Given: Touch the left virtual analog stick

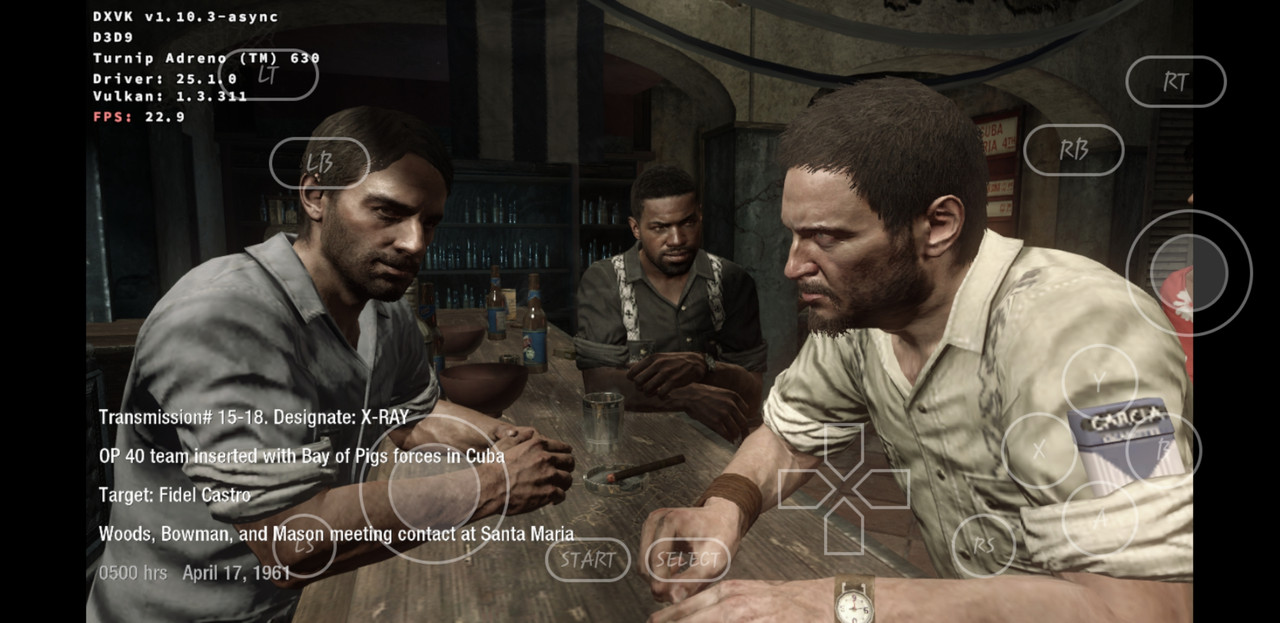Looking at the screenshot, I should (x=435, y=489).
